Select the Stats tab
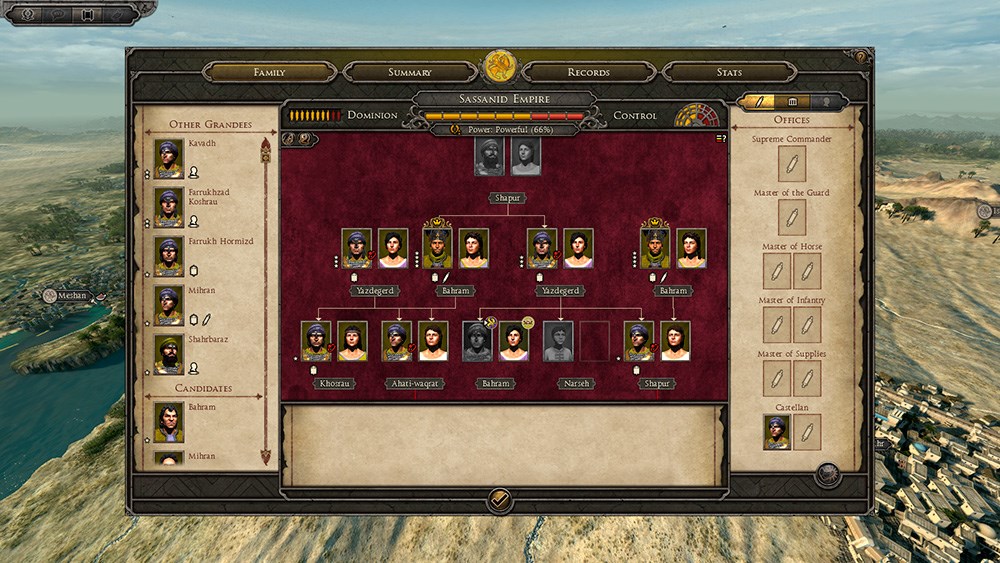The image size is (1000, 563). point(729,72)
